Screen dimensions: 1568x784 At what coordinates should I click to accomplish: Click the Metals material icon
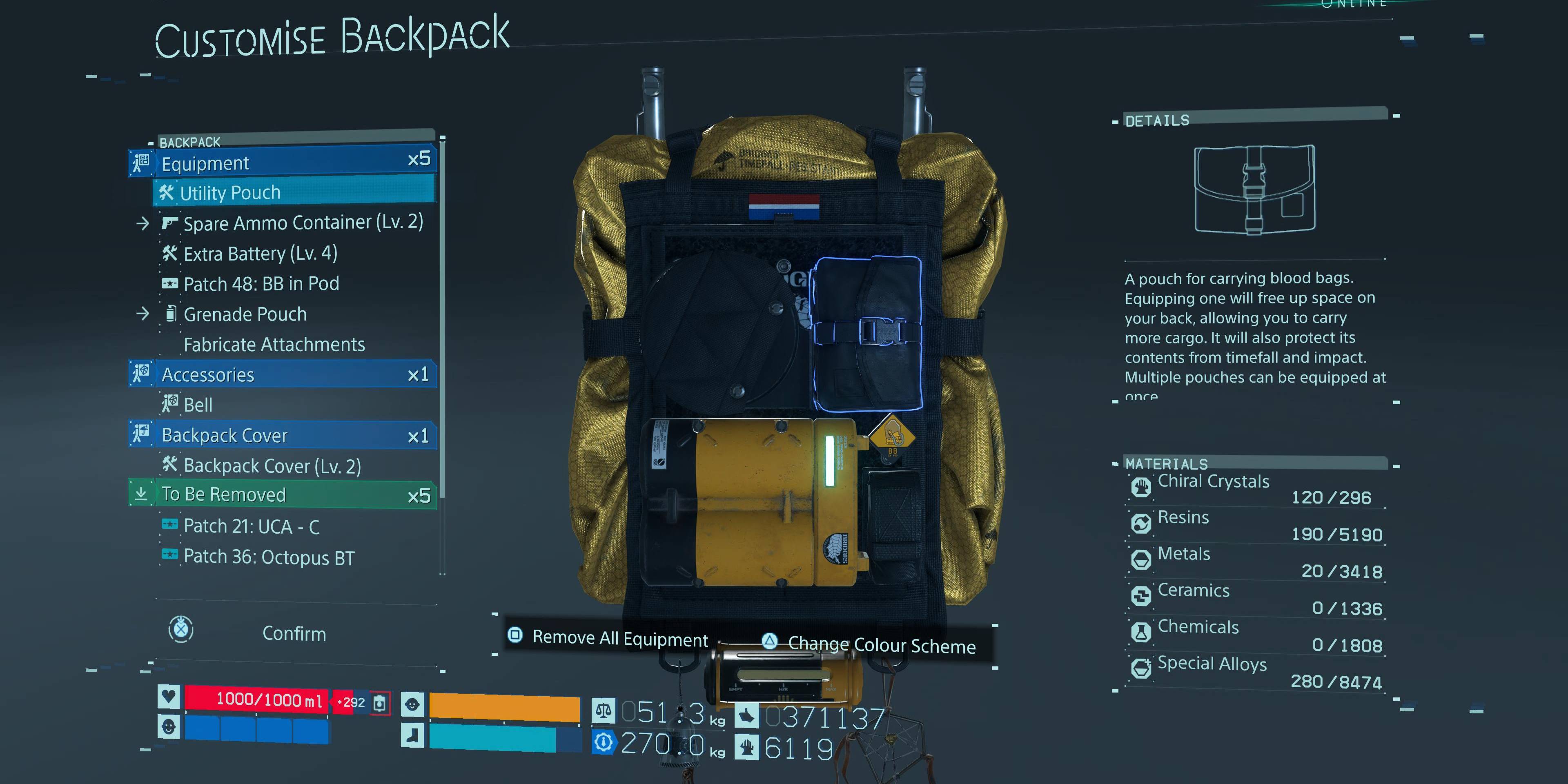(1142, 561)
